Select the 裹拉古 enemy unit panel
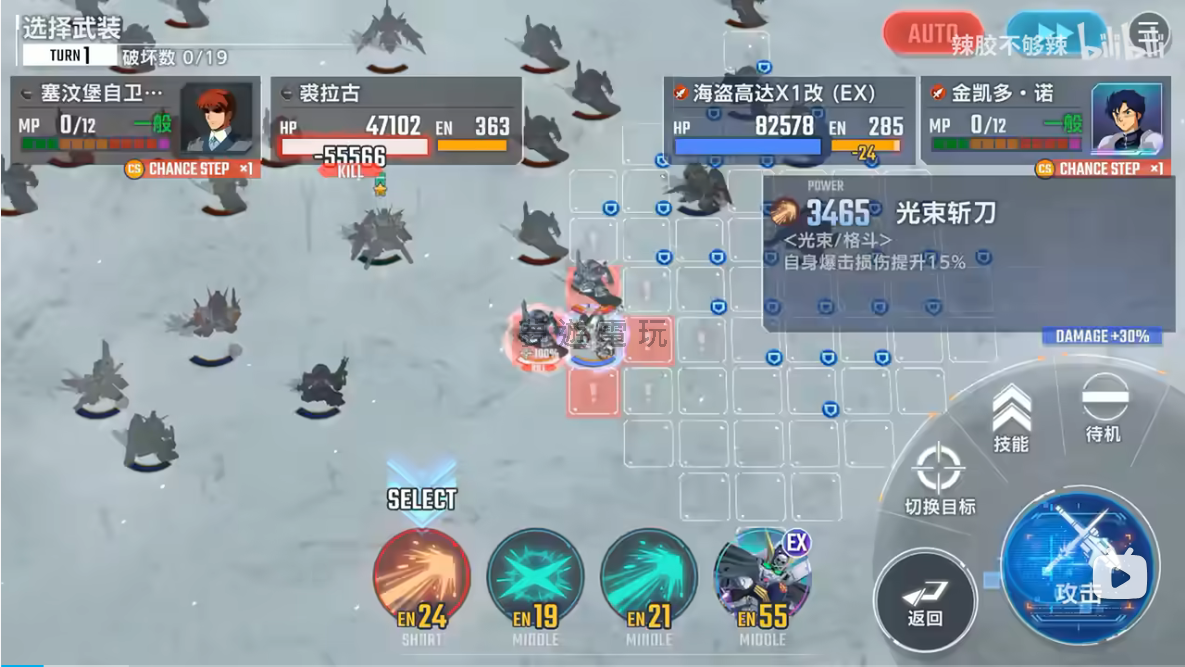Image resolution: width=1185 pixels, height=667 pixels. click(x=396, y=121)
